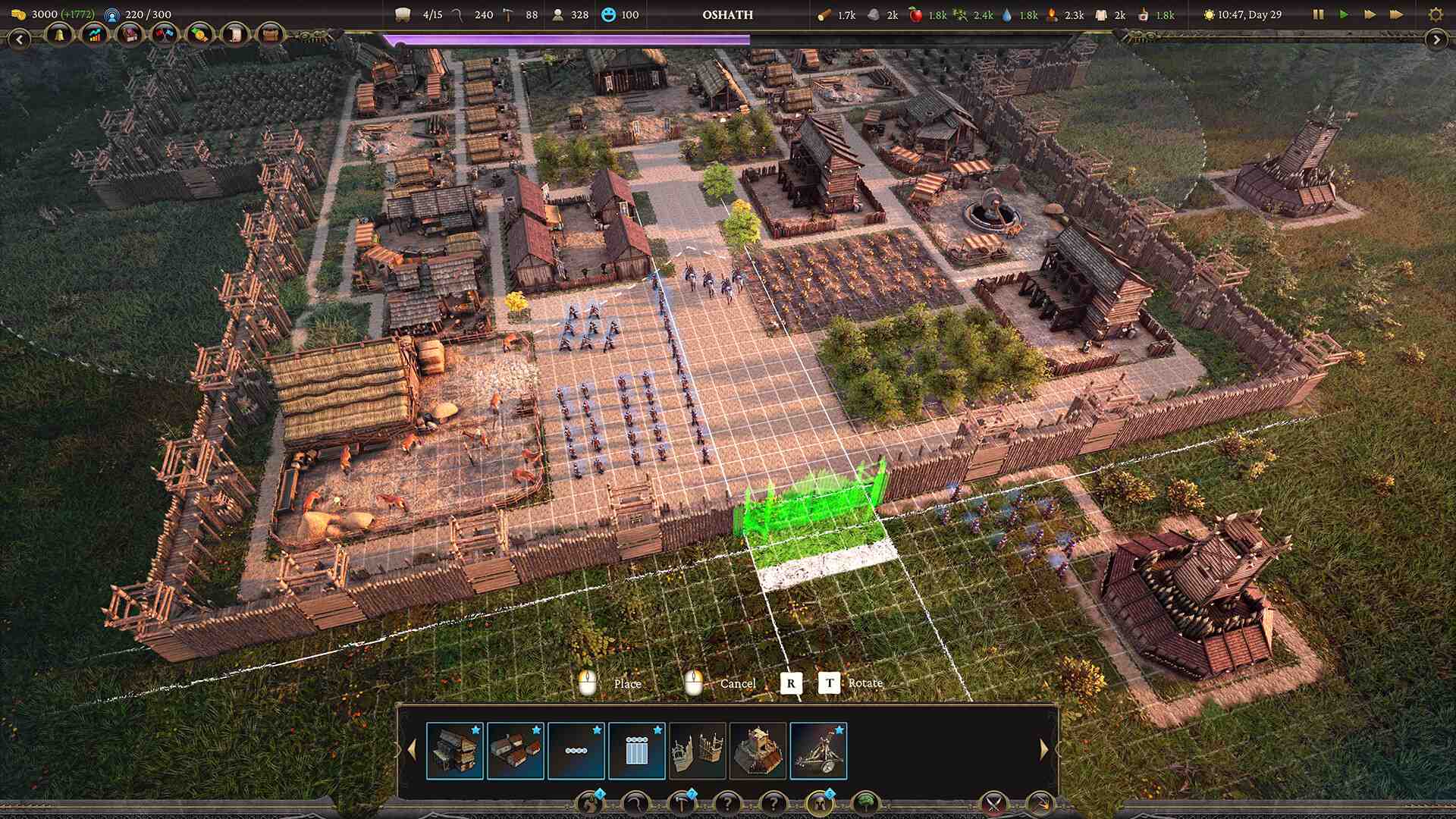Choose the wooden watchtower building card

coord(758,751)
